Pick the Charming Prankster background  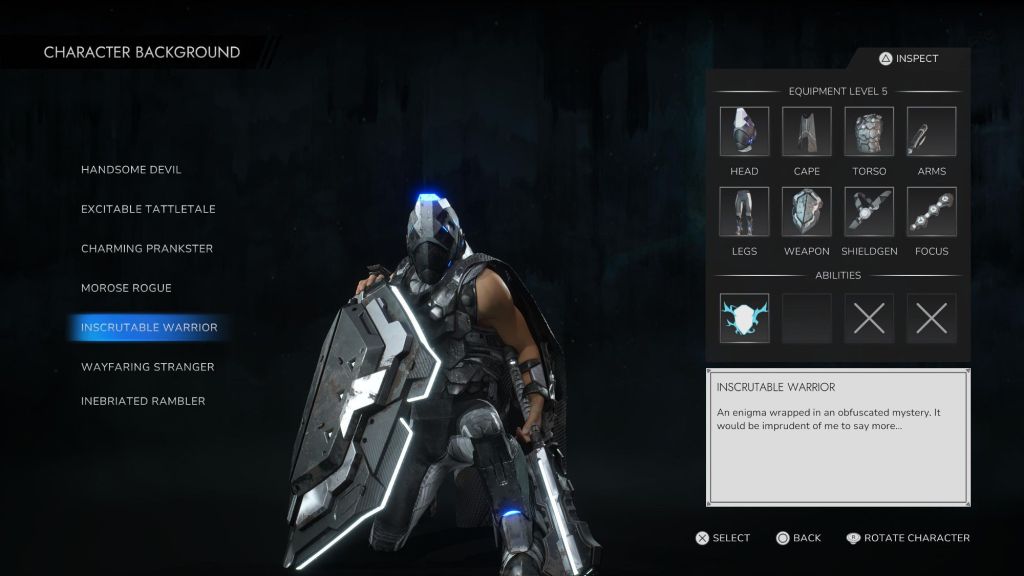pos(147,249)
